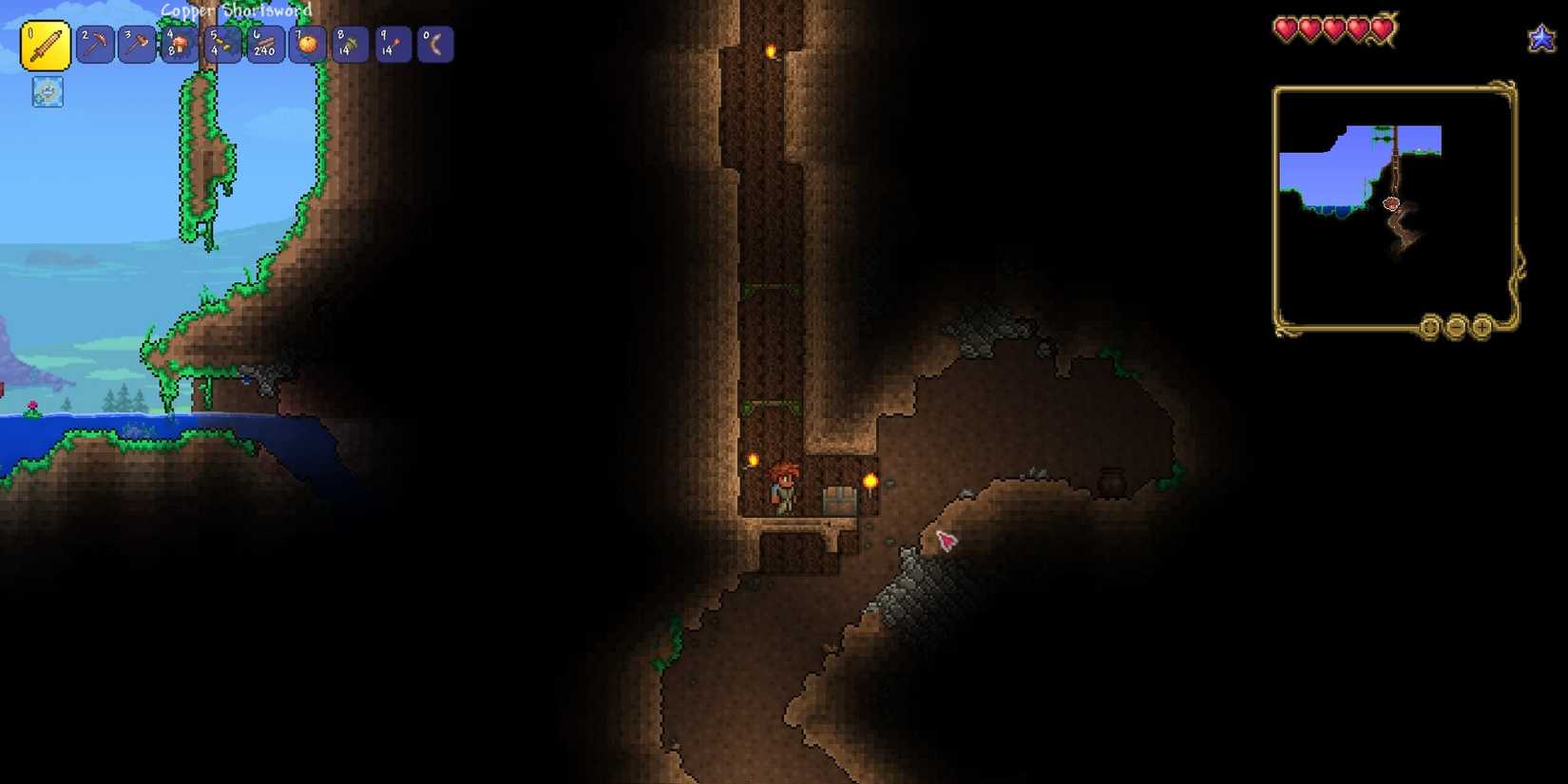The width and height of the screenshot is (1568, 784).
Task: Click the player marker on the minimap
Action: pyautogui.click(x=1390, y=201)
